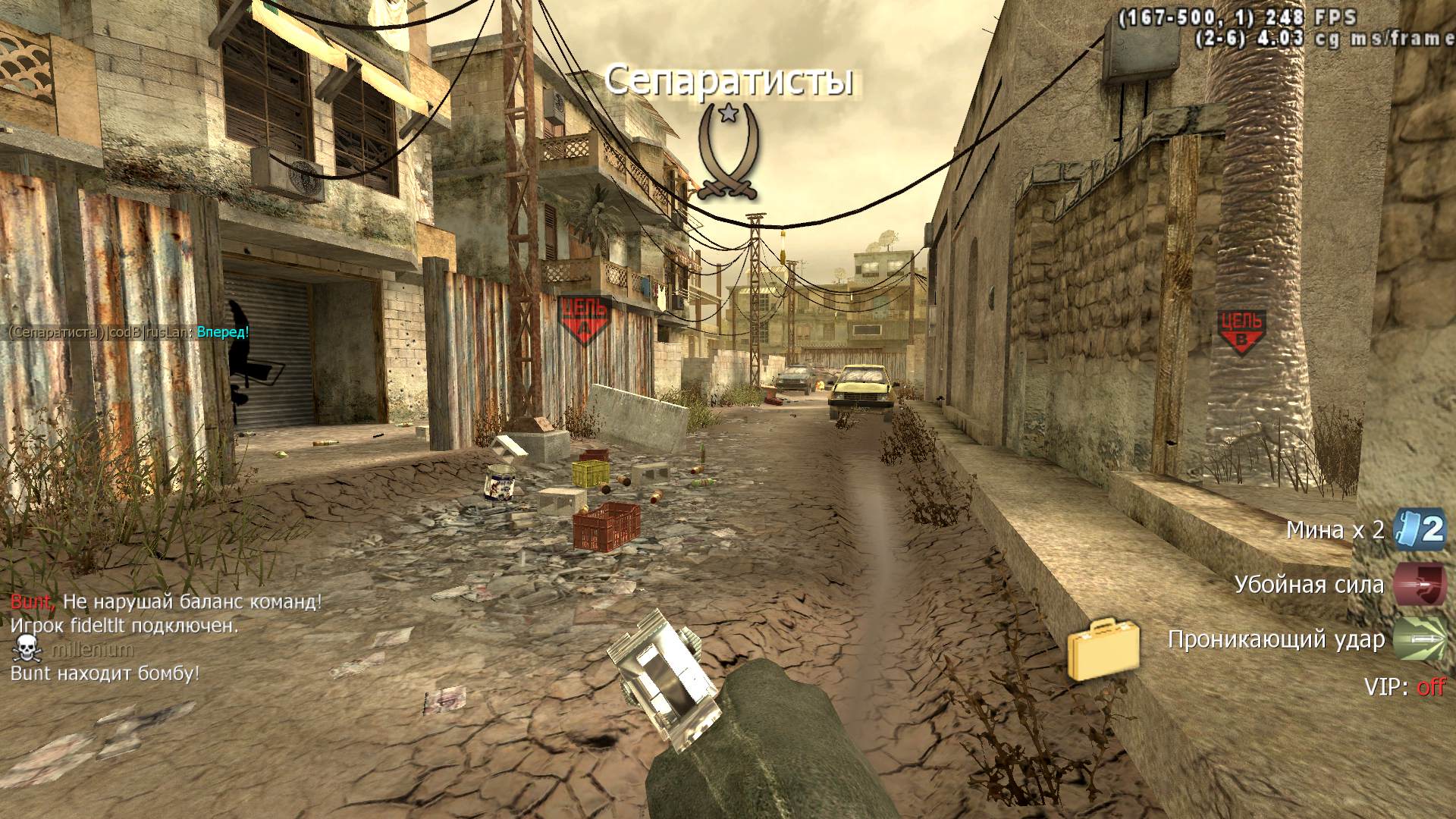This screenshot has height=819, width=1456.
Task: Click the Проникающий удар perk icon
Action: point(1420,639)
